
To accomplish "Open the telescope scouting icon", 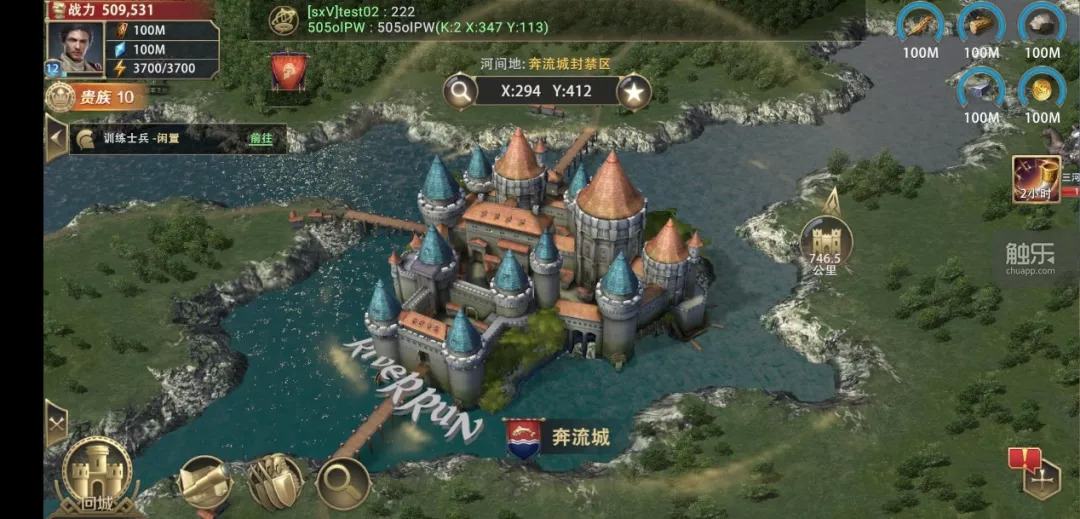I will [x=205, y=482].
